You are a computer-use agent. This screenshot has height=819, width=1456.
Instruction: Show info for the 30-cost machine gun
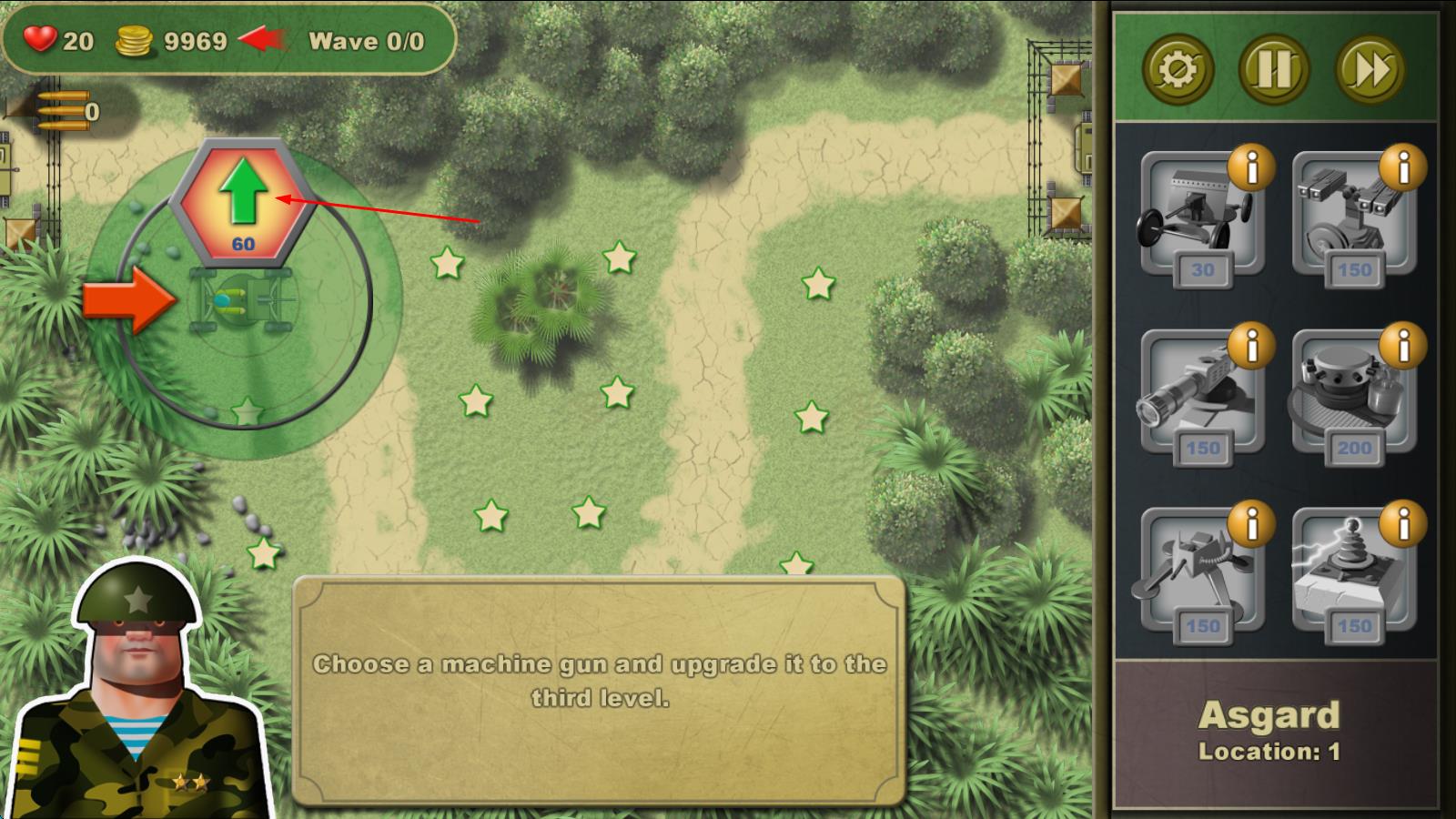click(1251, 167)
